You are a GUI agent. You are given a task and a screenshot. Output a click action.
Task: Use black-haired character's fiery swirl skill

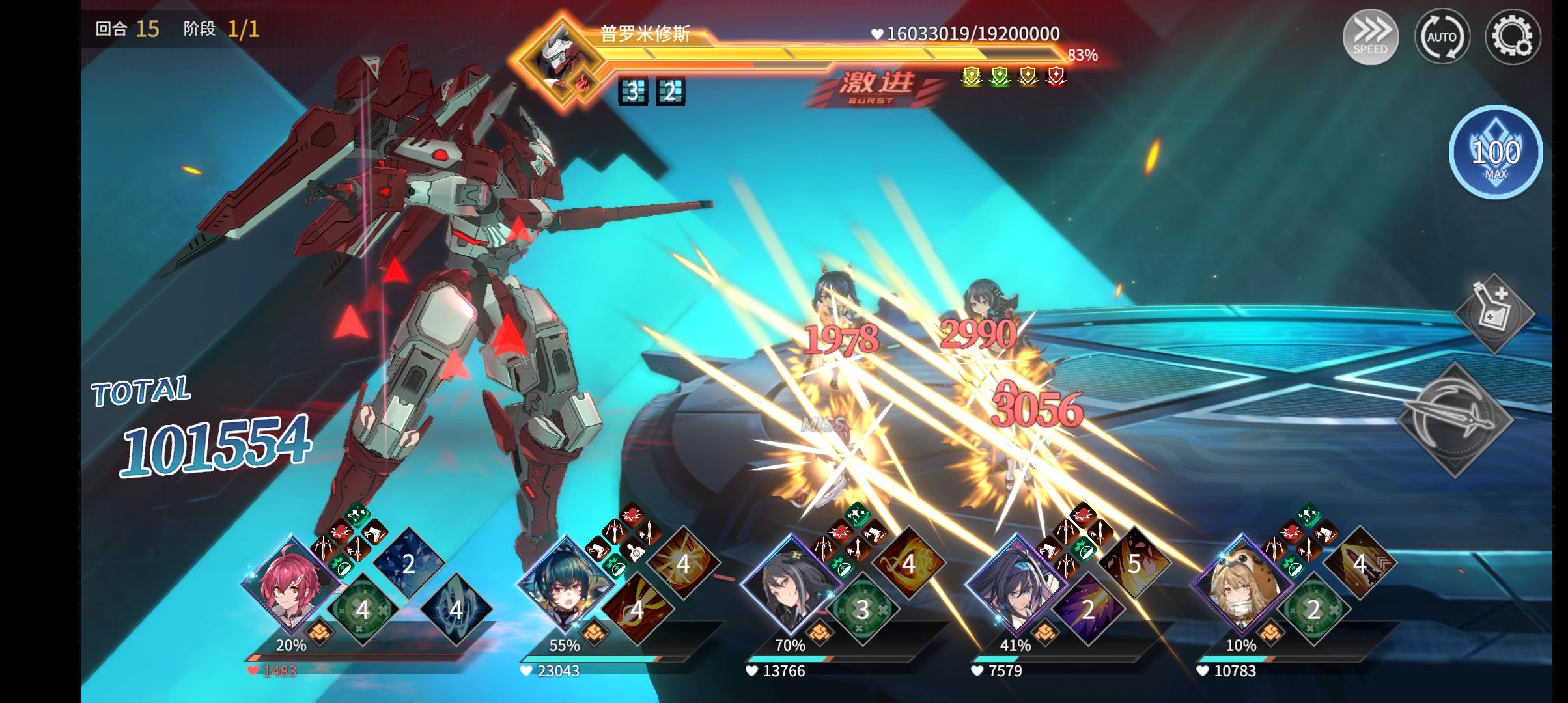click(908, 563)
